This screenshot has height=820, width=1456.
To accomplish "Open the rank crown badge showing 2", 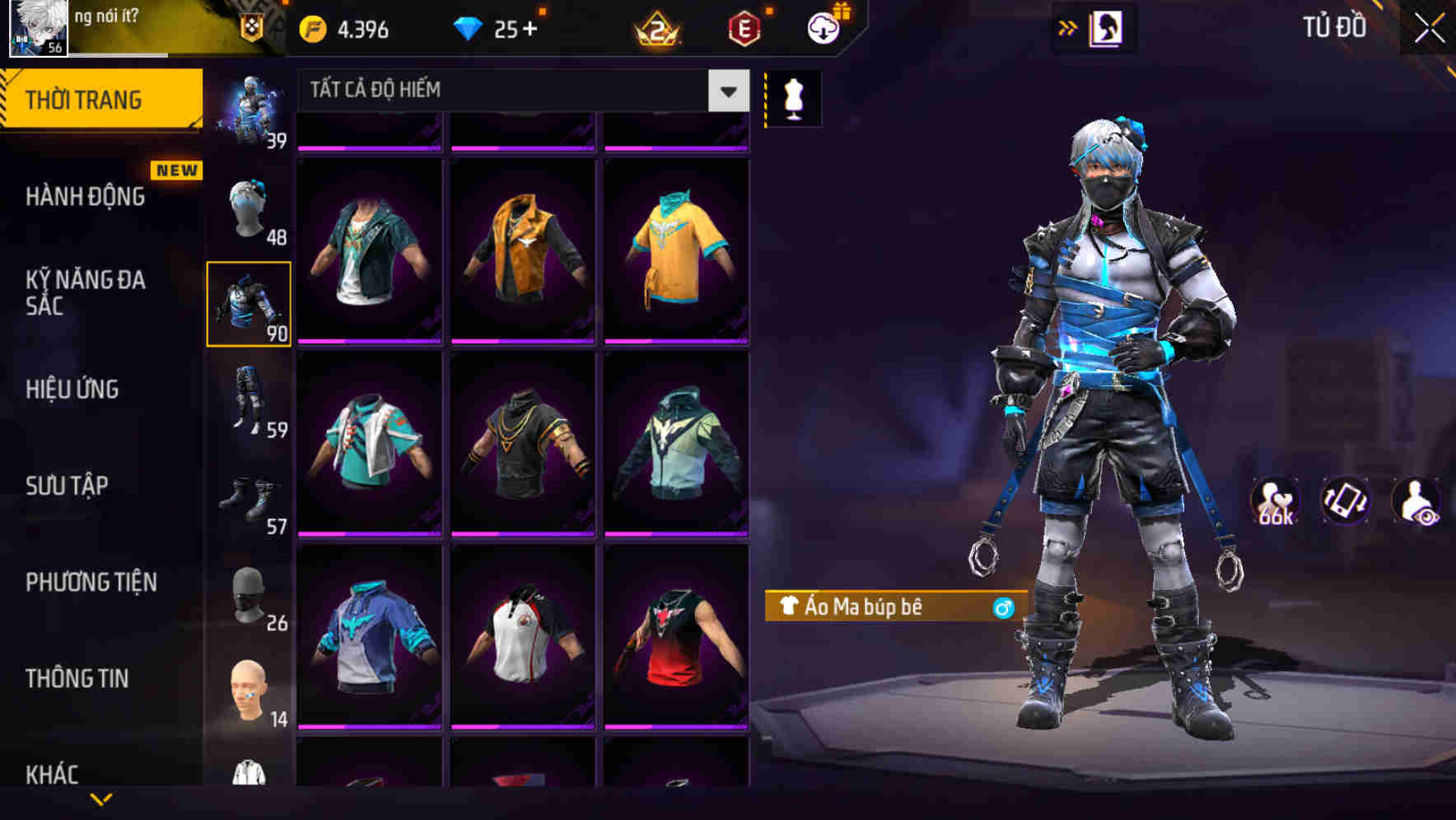I will click(x=655, y=26).
